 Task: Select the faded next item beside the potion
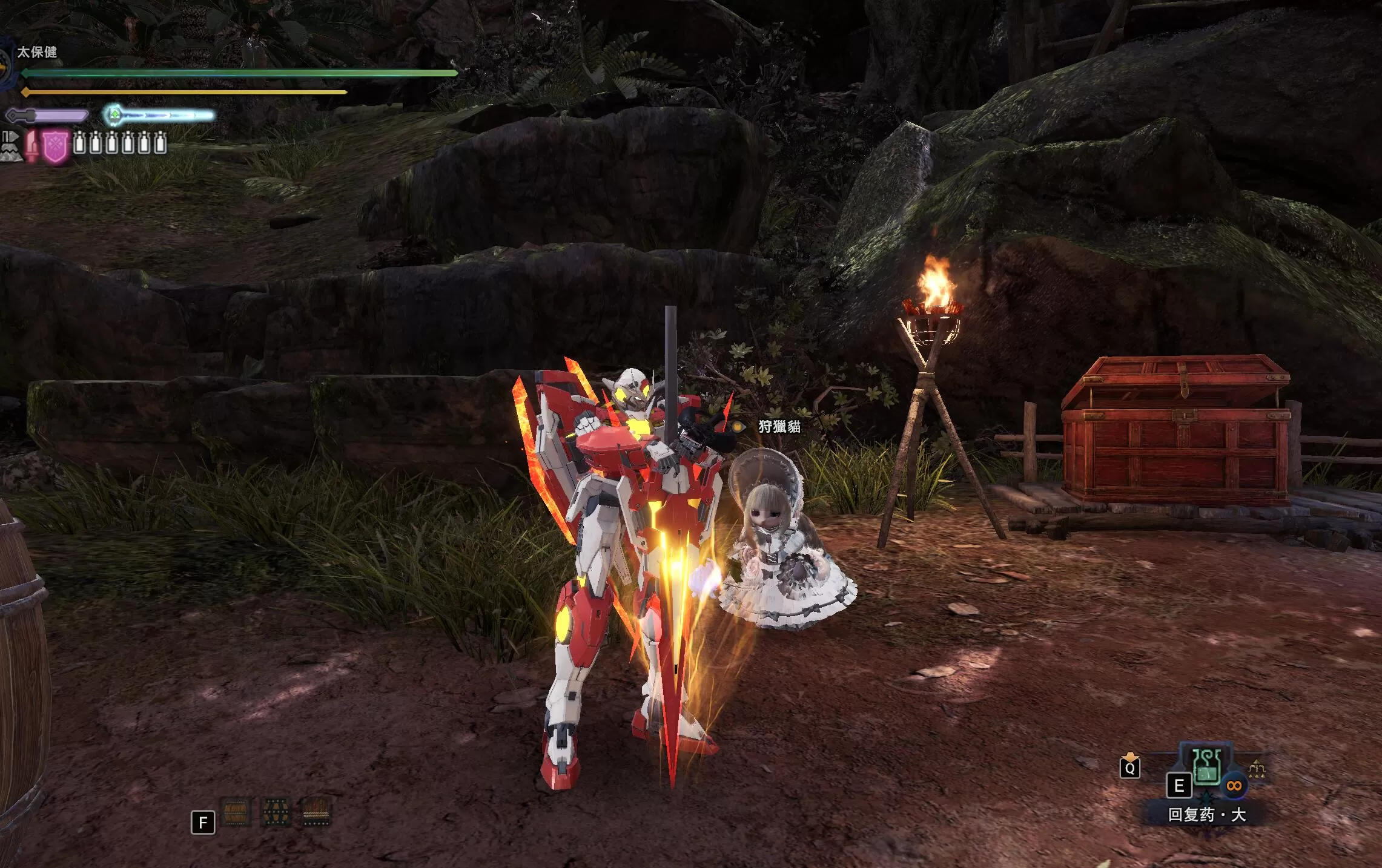(1257, 769)
